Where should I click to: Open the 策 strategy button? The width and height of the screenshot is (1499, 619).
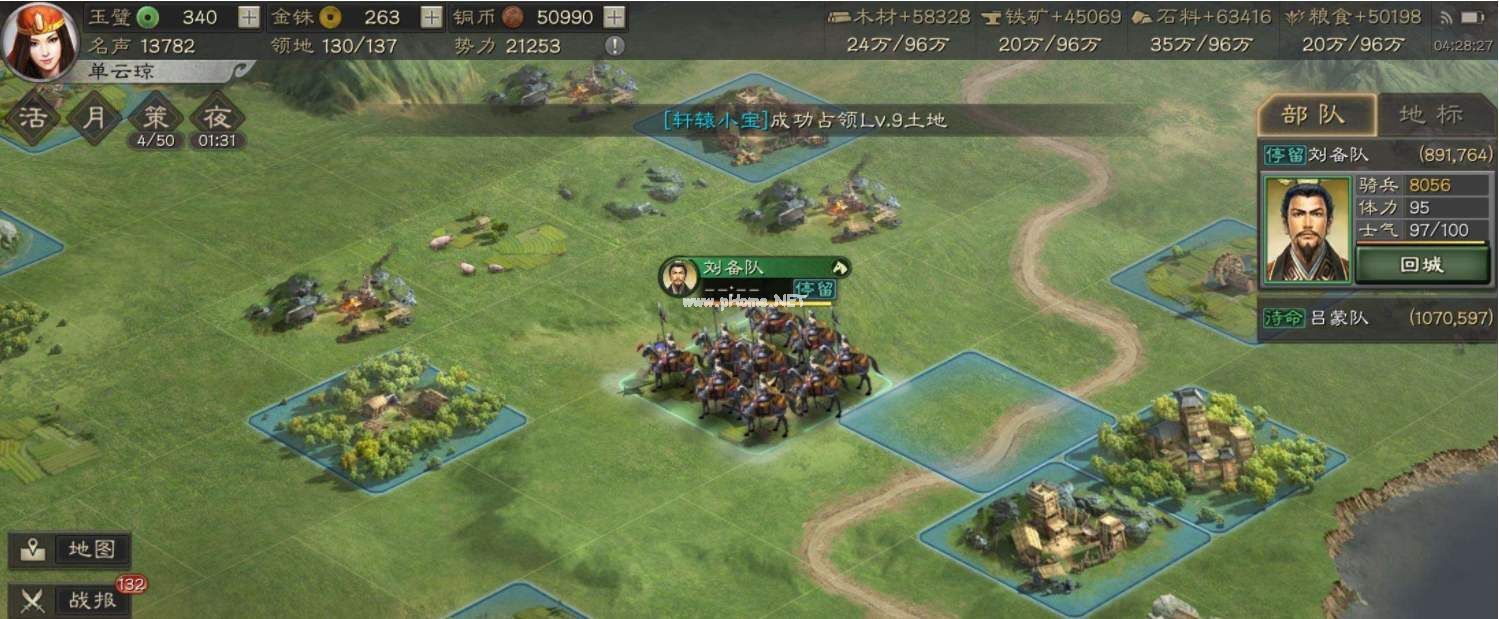click(x=156, y=118)
